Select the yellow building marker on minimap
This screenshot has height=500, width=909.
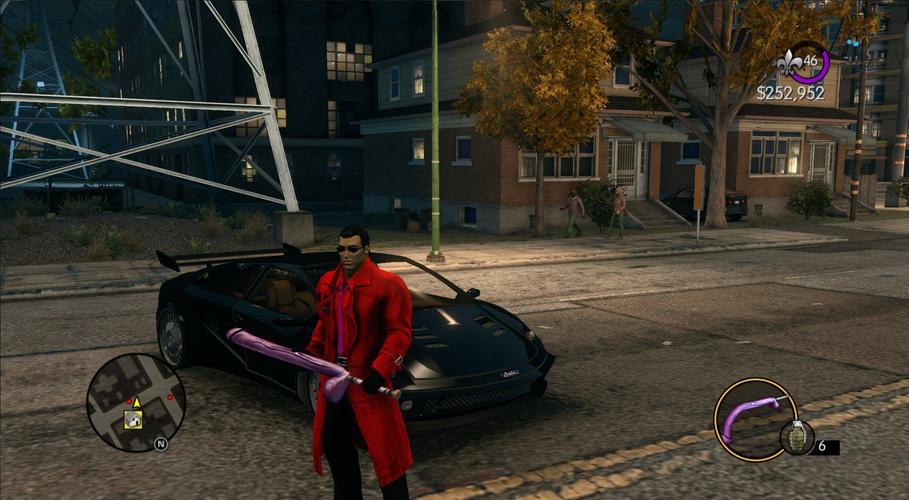[133, 420]
